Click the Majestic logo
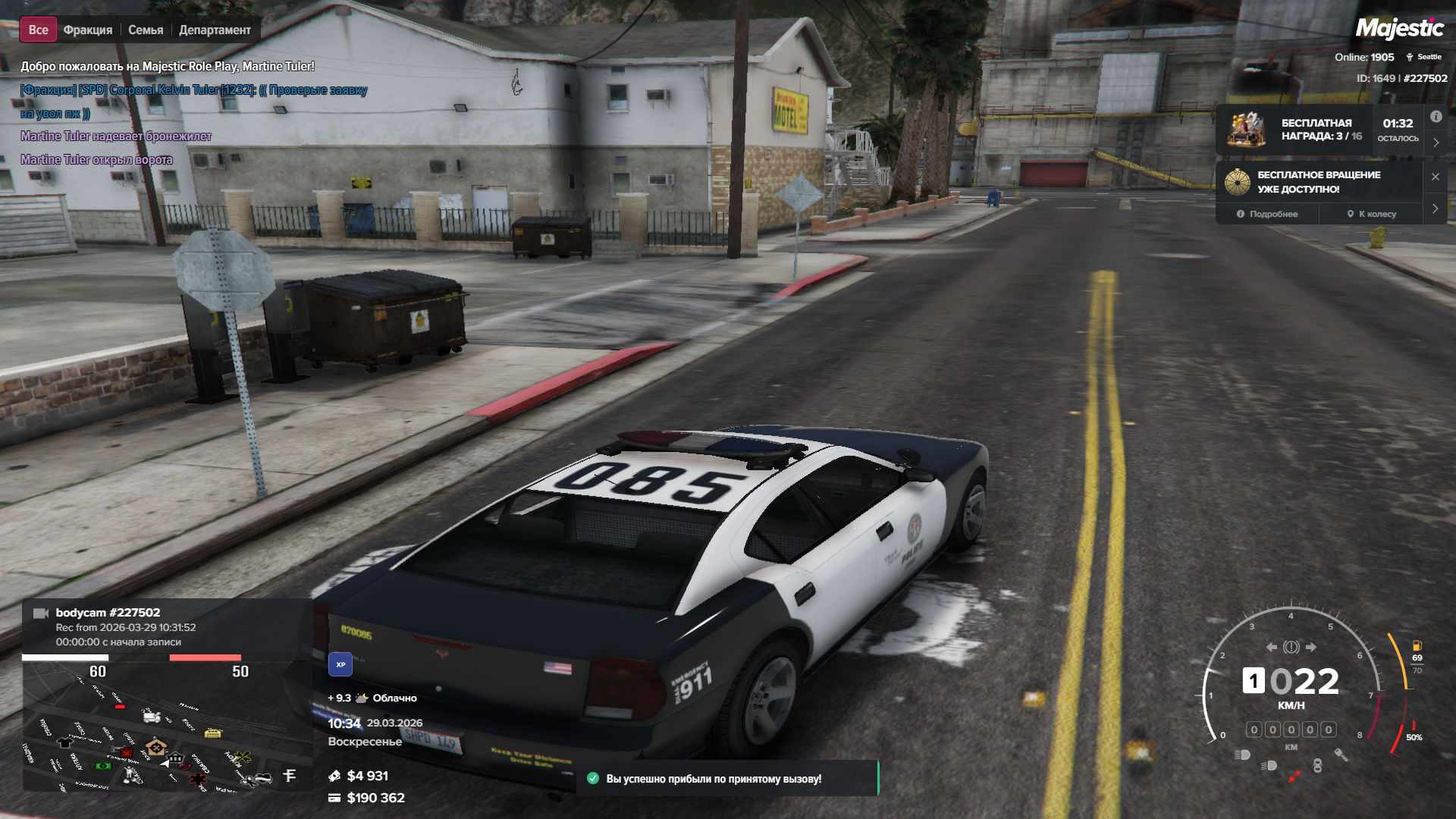Image resolution: width=1456 pixels, height=819 pixels. [1399, 29]
